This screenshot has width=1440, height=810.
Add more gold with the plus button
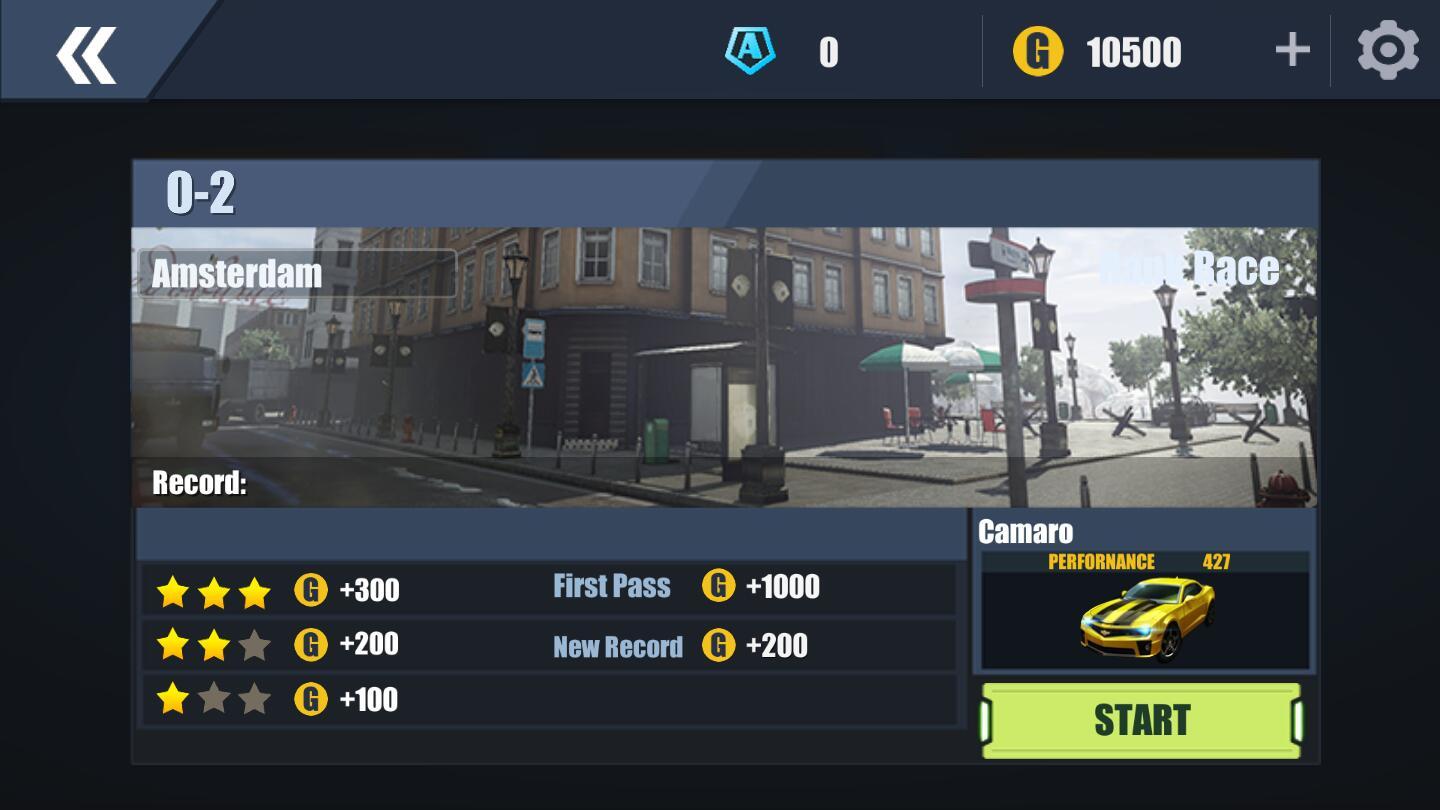point(1292,50)
